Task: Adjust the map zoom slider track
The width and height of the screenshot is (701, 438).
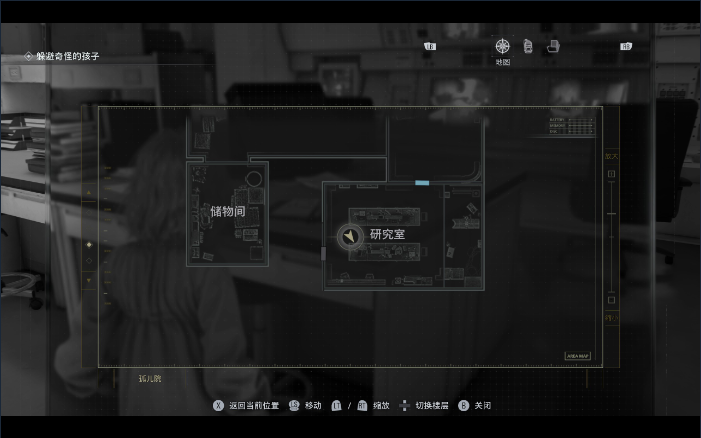Action: 612,237
